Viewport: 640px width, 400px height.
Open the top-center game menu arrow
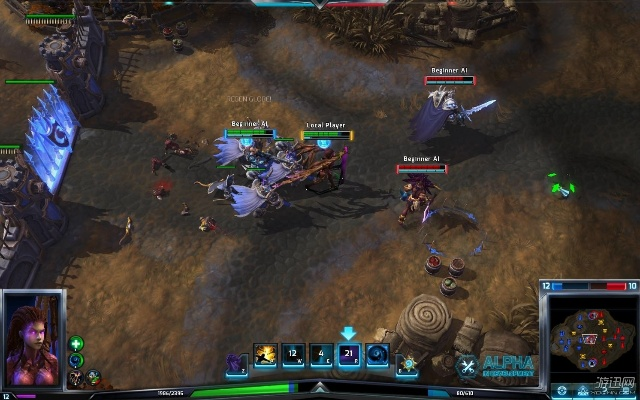(319, 4)
